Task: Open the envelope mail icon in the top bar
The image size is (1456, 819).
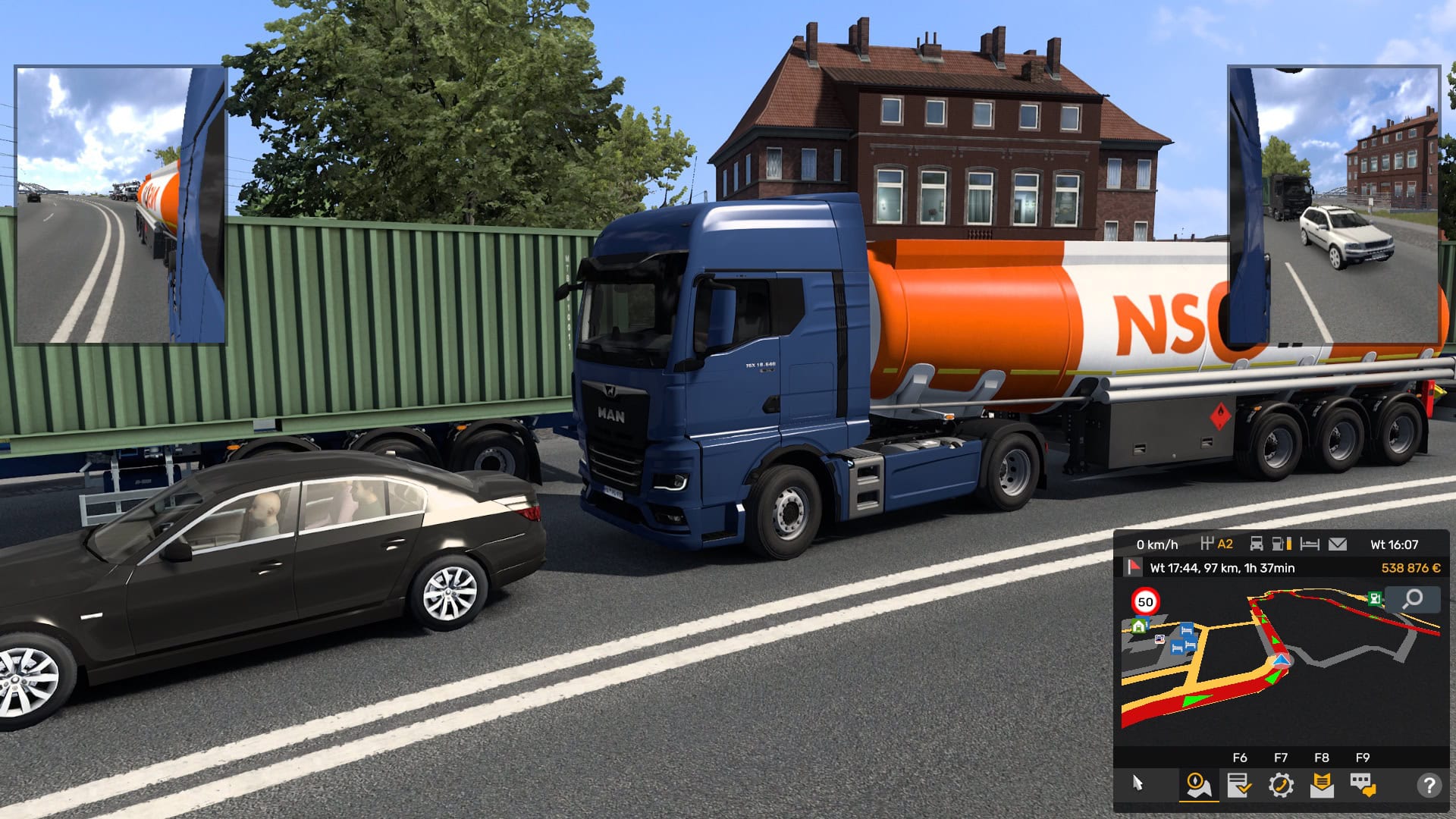Action: (1338, 544)
